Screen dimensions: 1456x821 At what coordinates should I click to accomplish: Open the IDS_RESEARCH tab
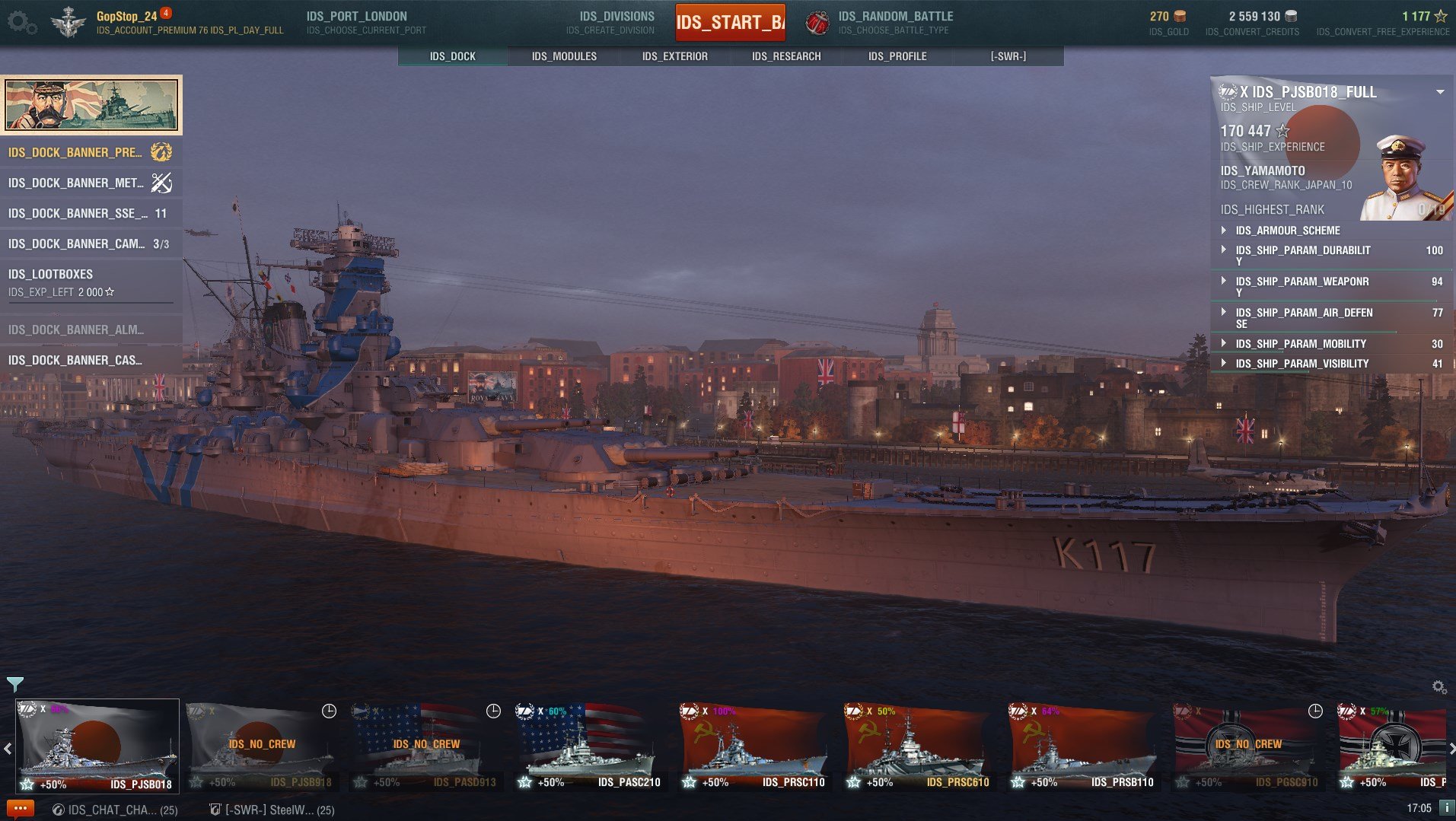coord(786,56)
